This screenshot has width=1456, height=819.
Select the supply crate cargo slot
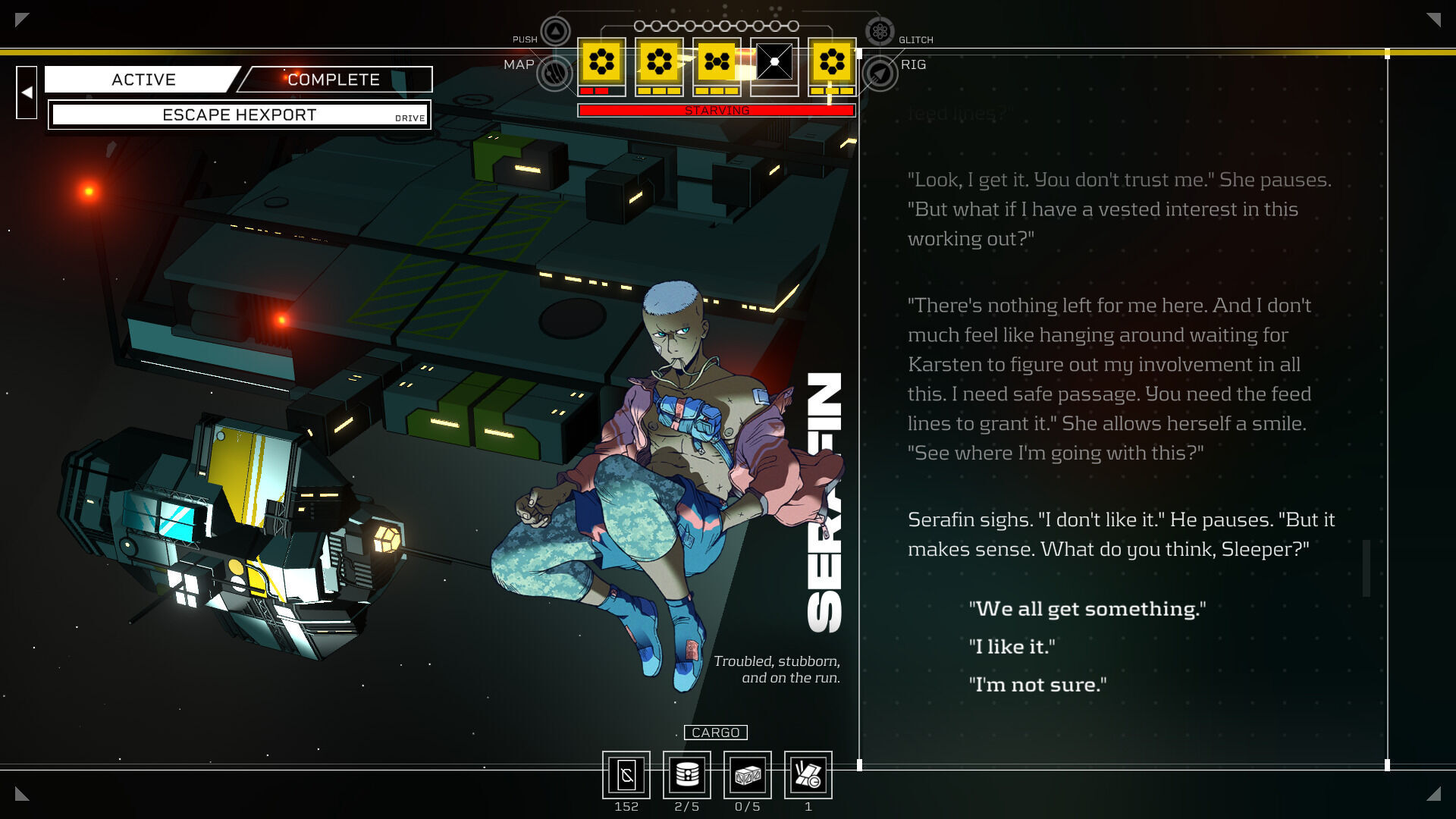[748, 775]
